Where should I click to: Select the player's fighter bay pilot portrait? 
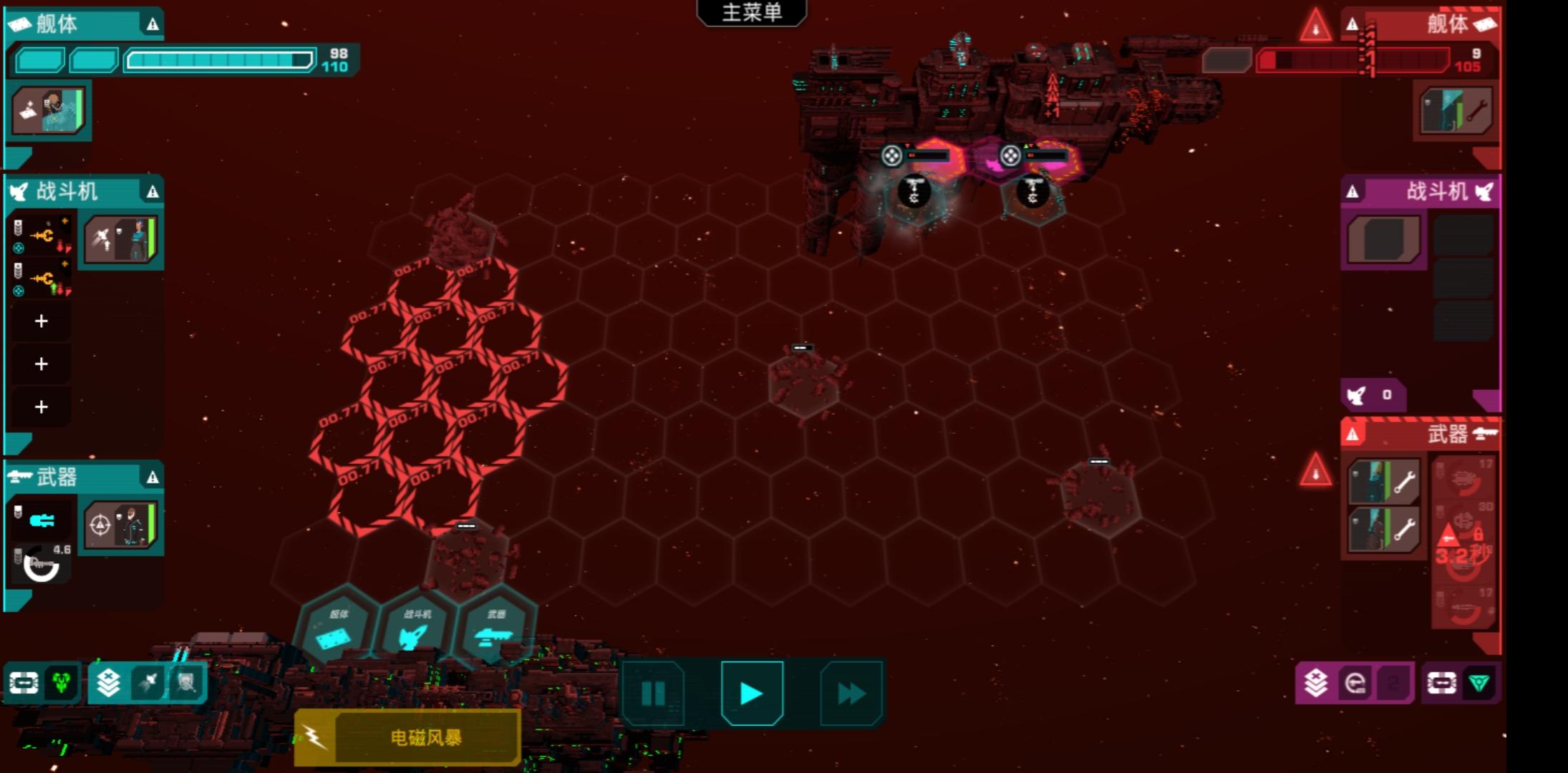(x=120, y=240)
